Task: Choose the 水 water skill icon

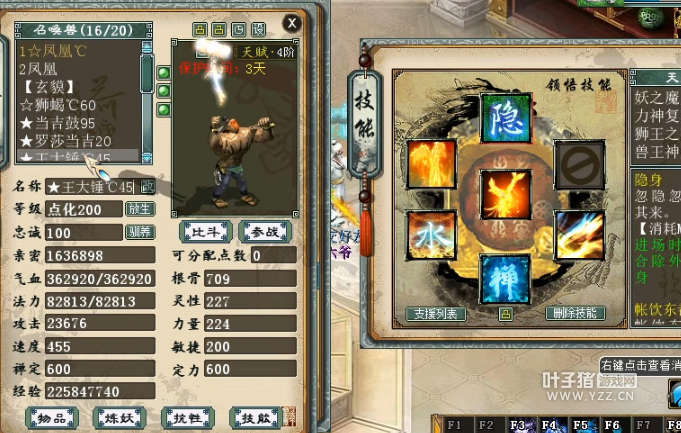Action: click(429, 234)
